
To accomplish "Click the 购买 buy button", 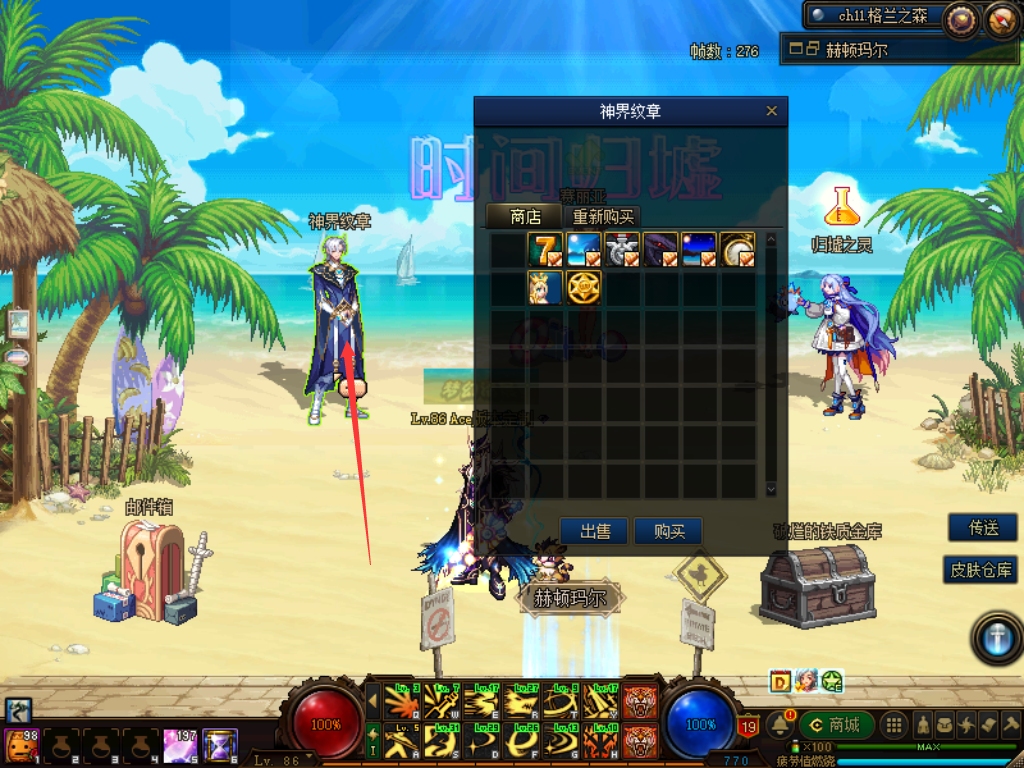I will (668, 531).
